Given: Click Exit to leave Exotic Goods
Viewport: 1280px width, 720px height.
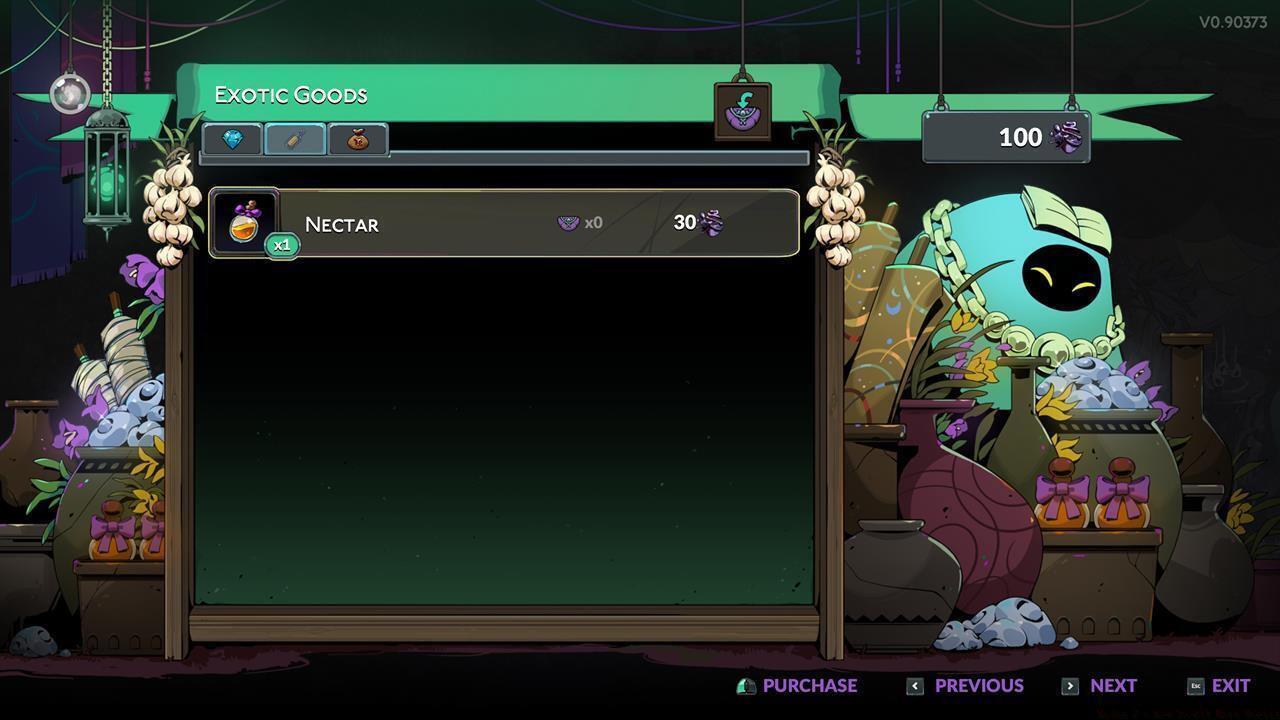Looking at the screenshot, I should (x=1231, y=686).
